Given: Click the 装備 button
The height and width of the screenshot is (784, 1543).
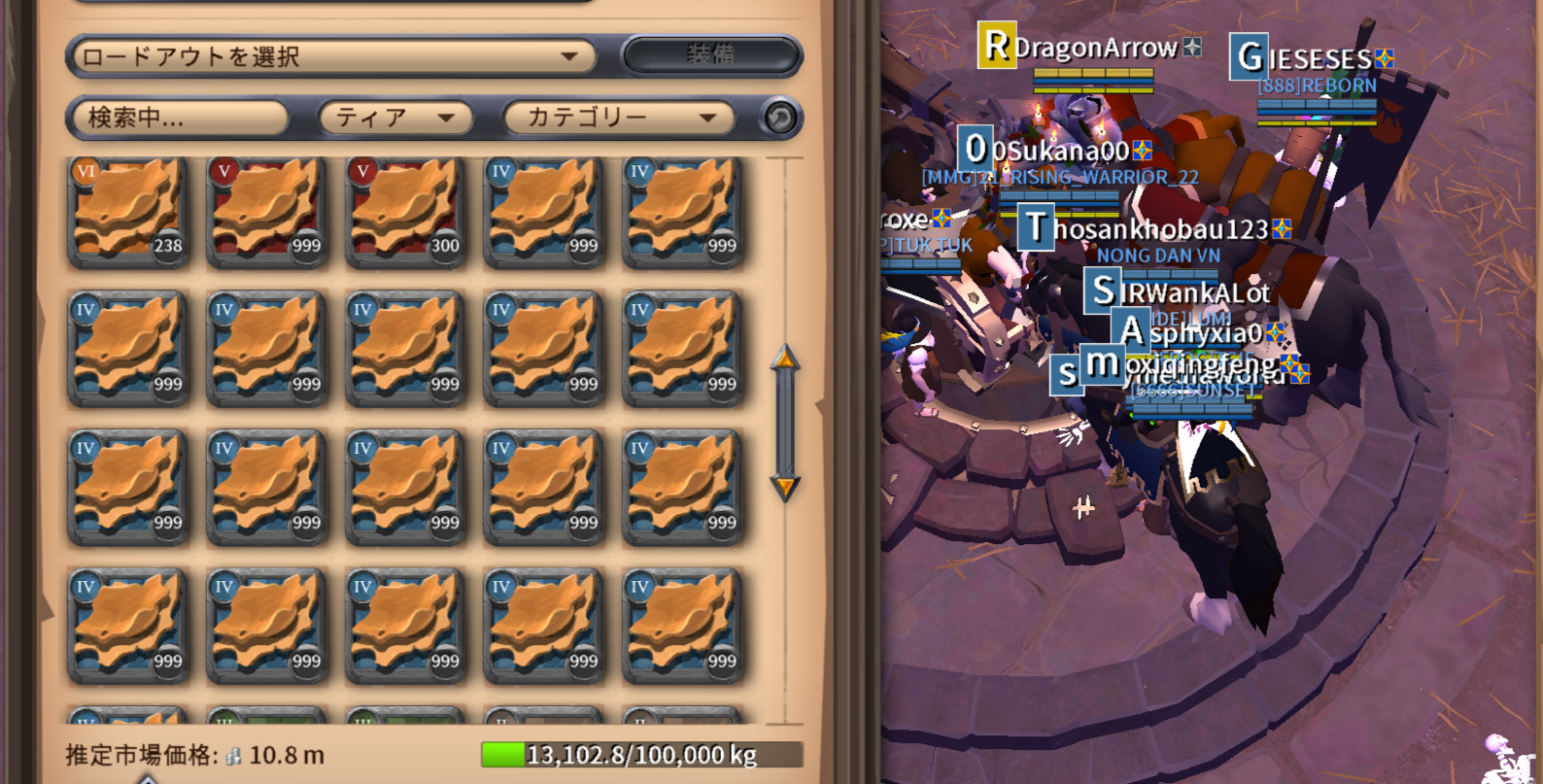Looking at the screenshot, I should 711,55.
